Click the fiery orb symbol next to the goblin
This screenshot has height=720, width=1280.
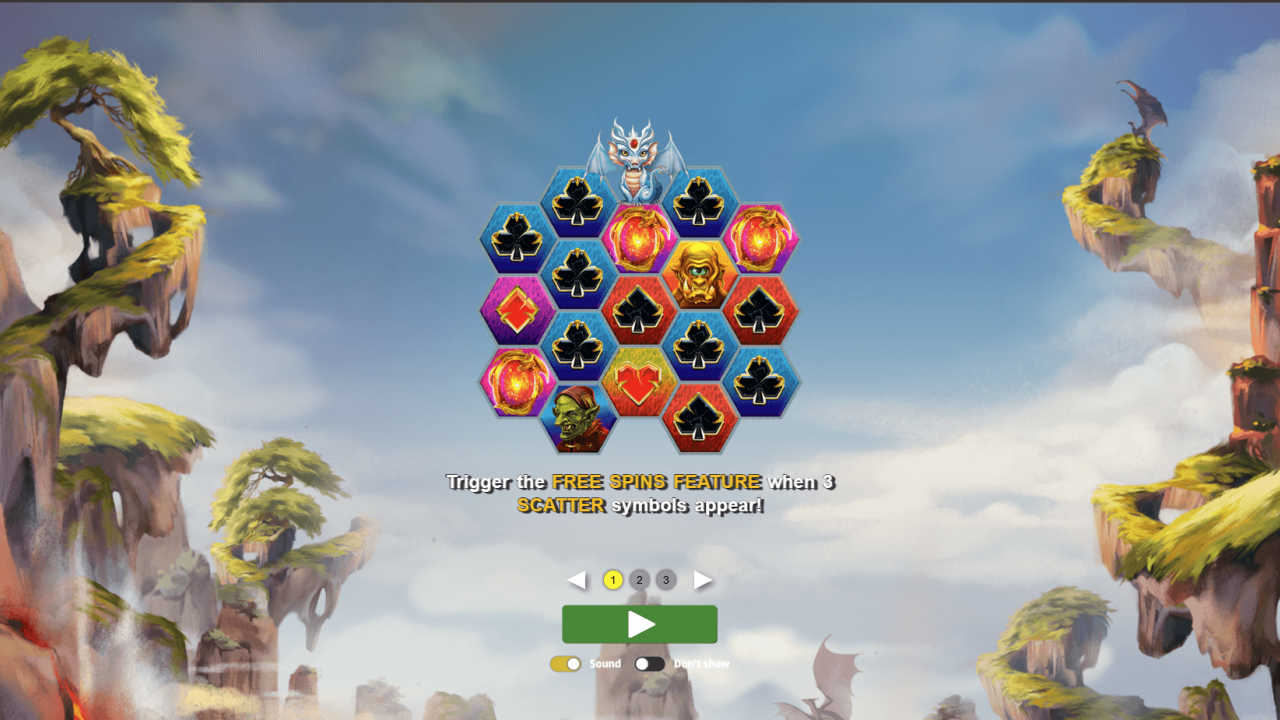517,382
